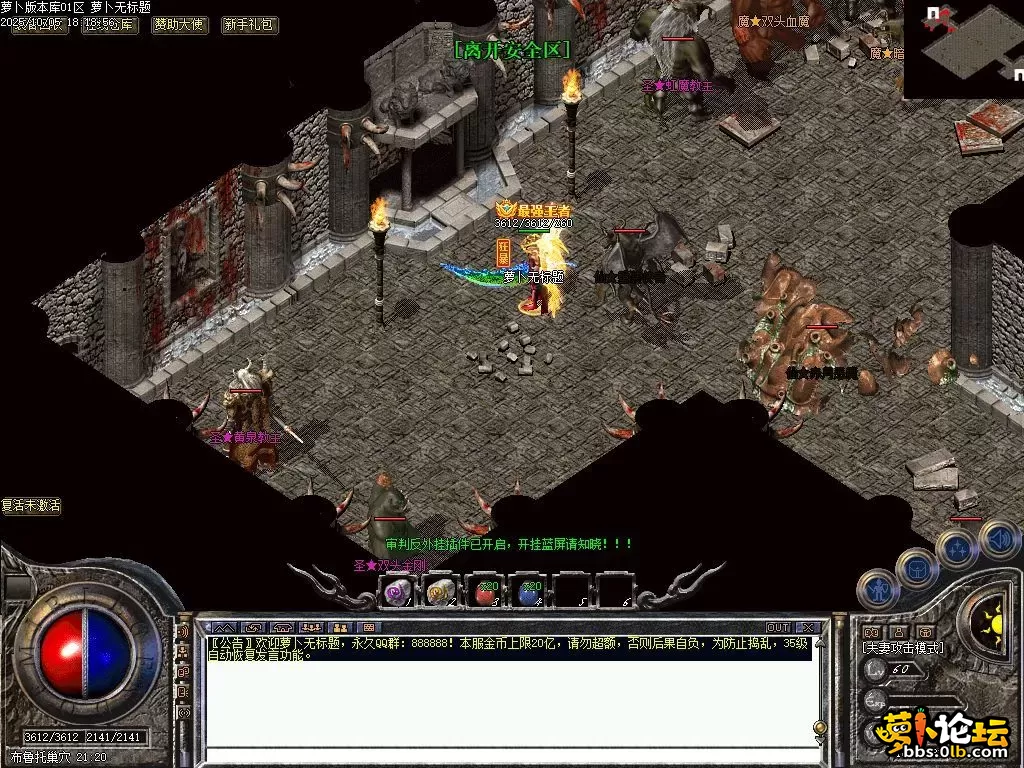This screenshot has width=1024, height=768.
Task: Open the character status button with knight icon
Action: tap(877, 587)
